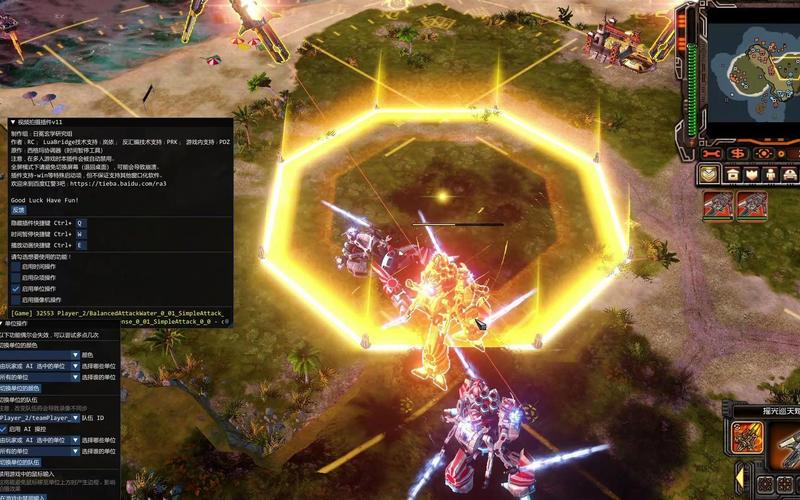
Task: Toggle the 启用 AI 操控 checkbox
Action: point(5,429)
